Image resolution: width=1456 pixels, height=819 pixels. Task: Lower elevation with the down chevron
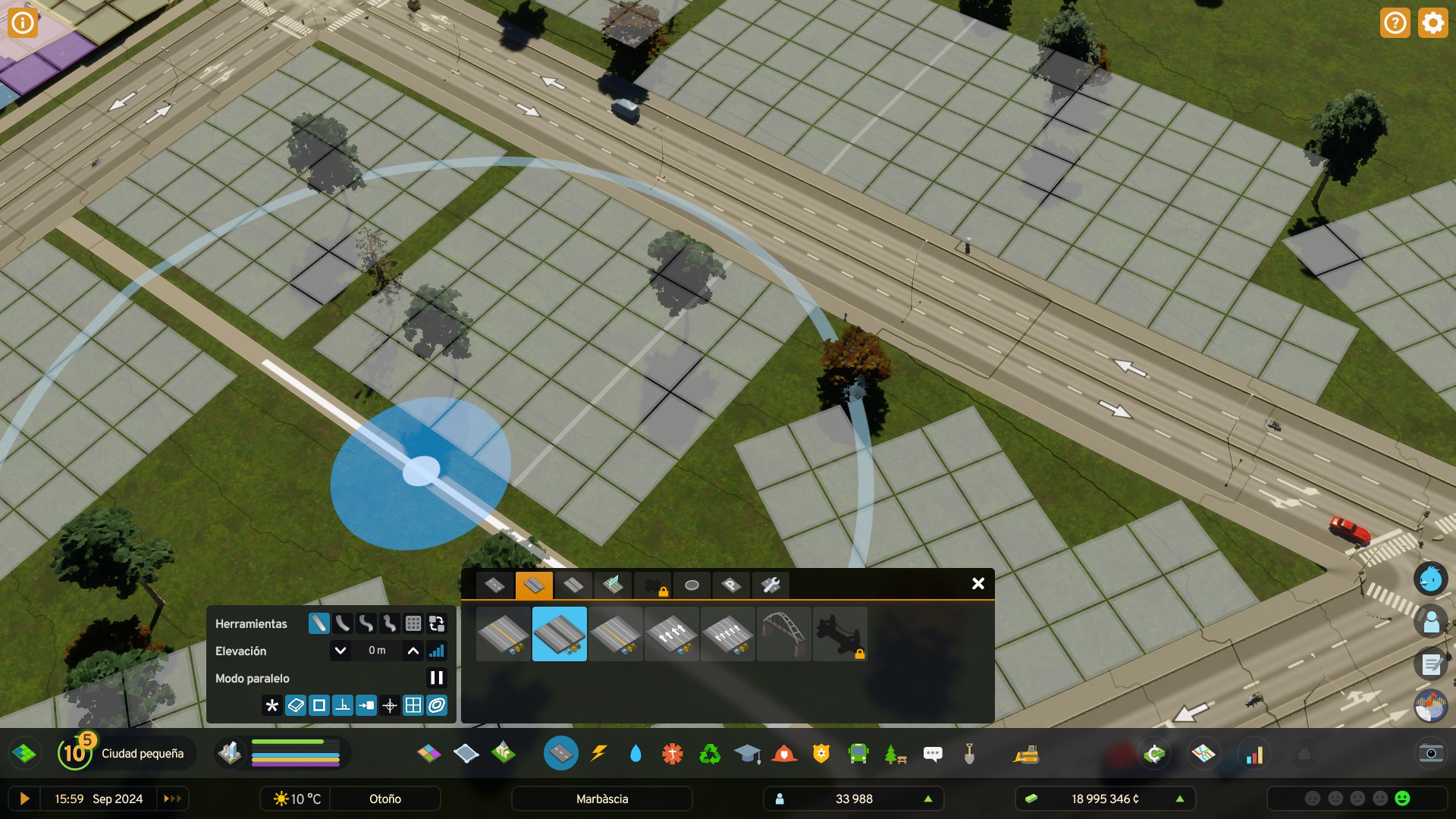pyautogui.click(x=340, y=650)
